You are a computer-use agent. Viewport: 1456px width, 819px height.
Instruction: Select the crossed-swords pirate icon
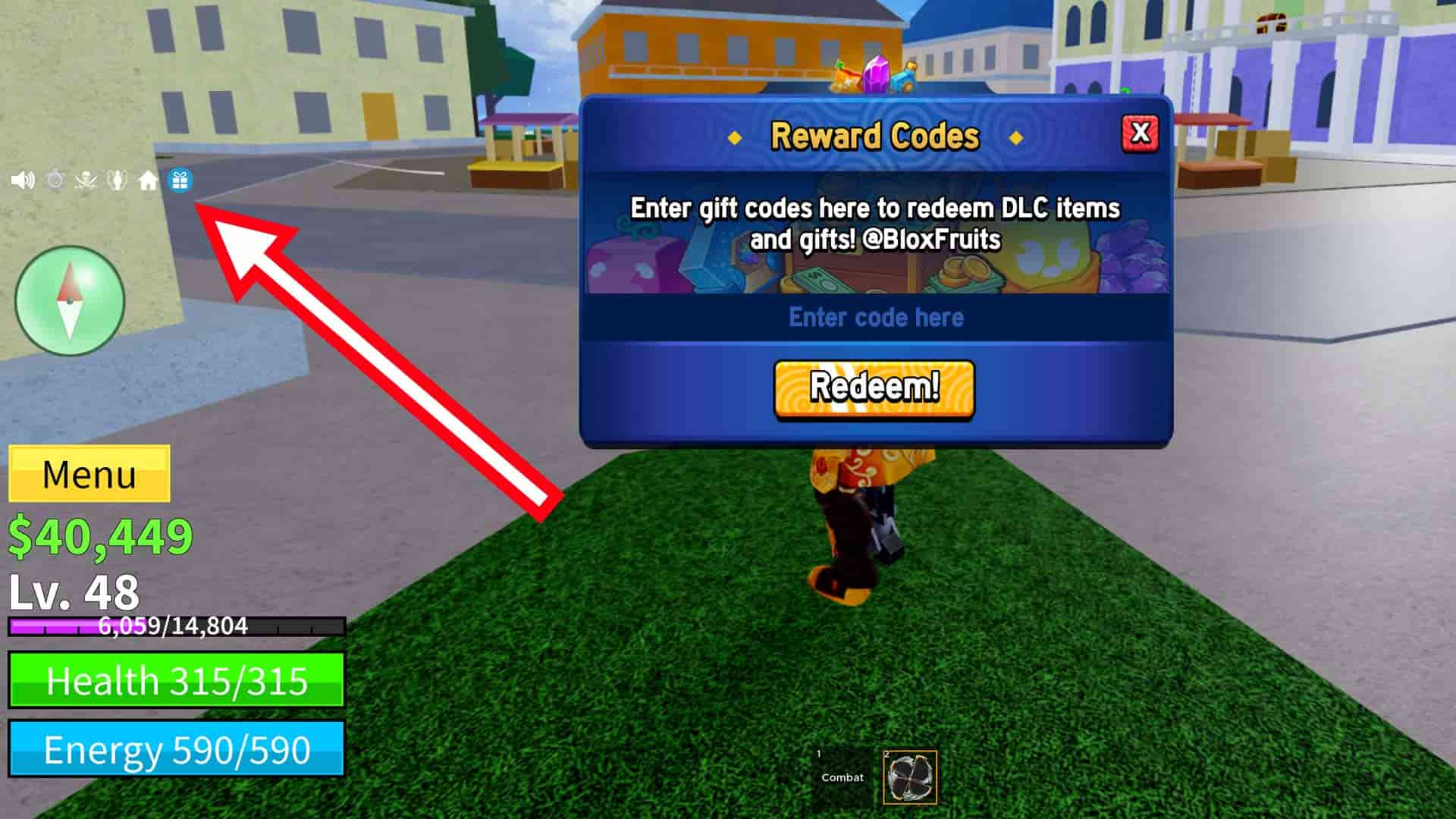[x=85, y=180]
